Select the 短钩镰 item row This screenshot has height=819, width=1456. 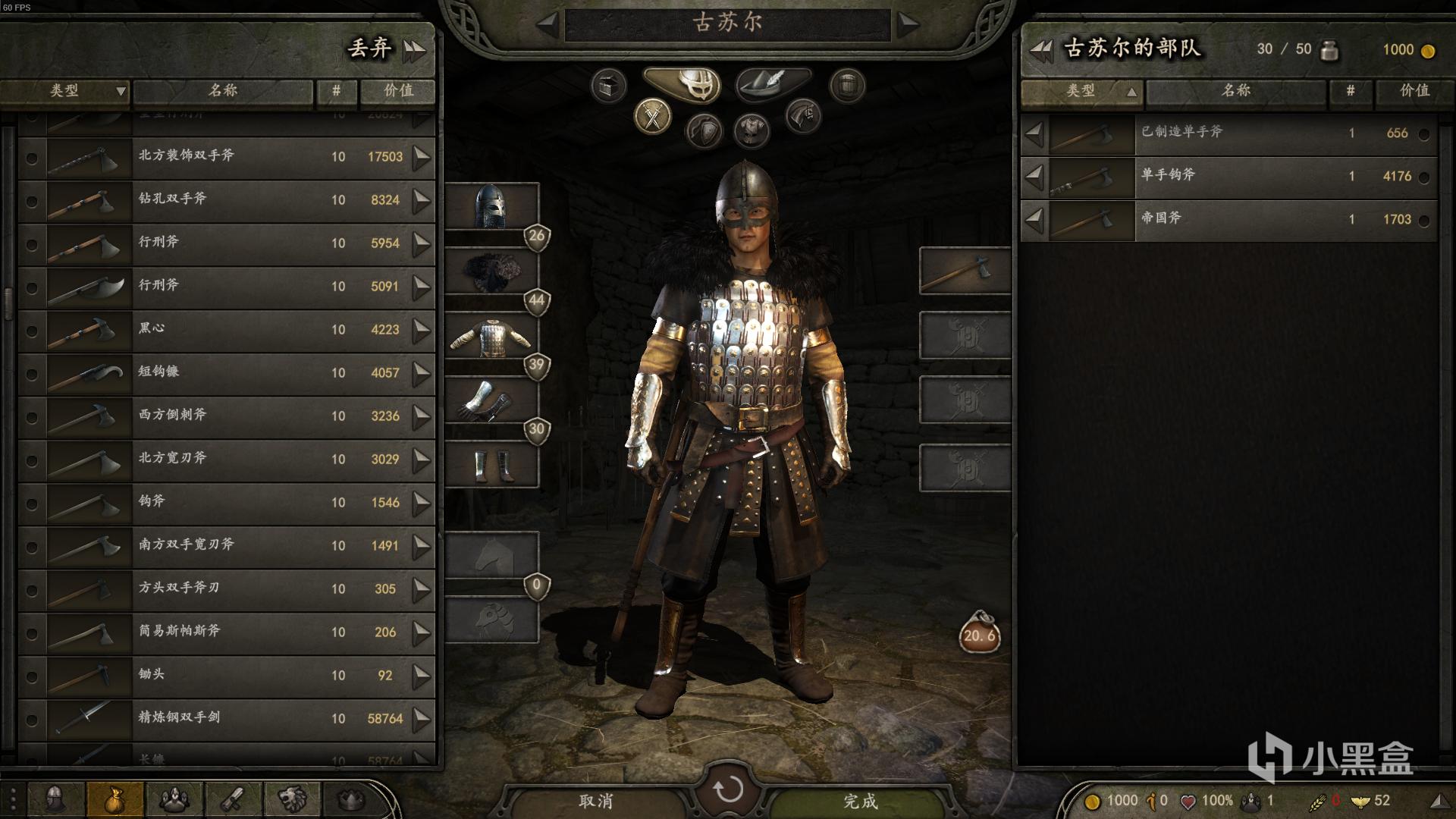(227, 373)
